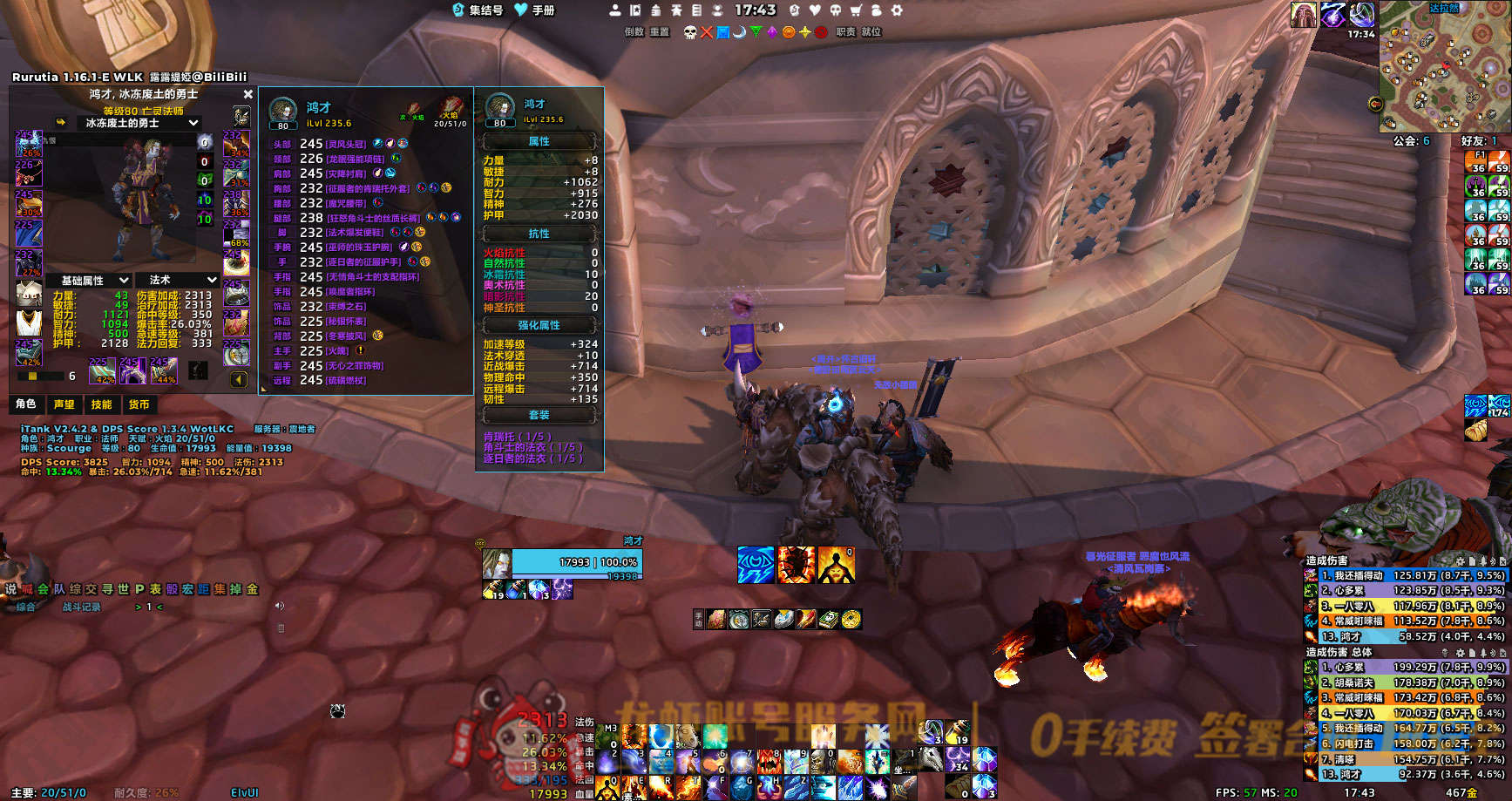Click the head equipment slot icon

click(28, 142)
